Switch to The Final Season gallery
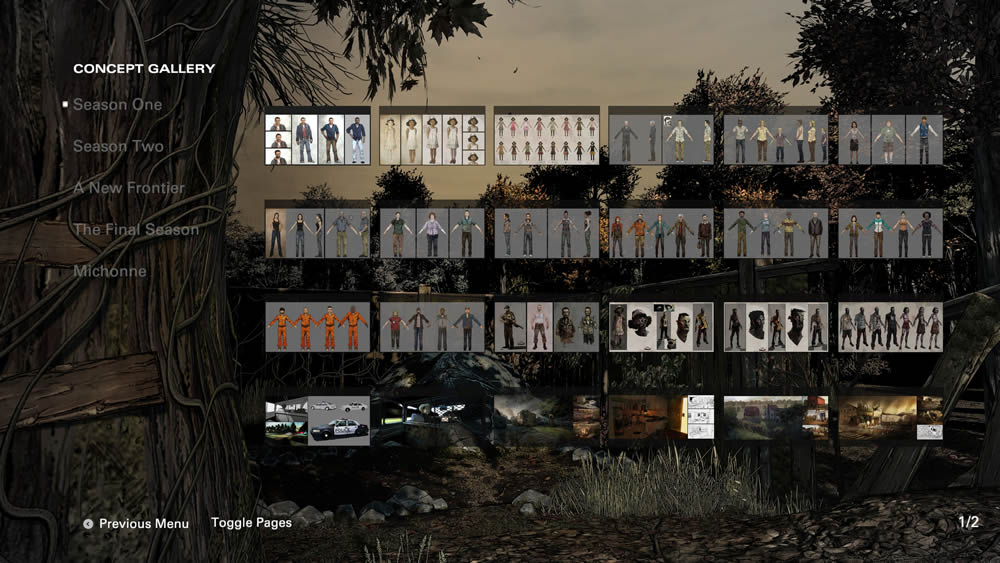This screenshot has height=563, width=1000. (x=135, y=229)
